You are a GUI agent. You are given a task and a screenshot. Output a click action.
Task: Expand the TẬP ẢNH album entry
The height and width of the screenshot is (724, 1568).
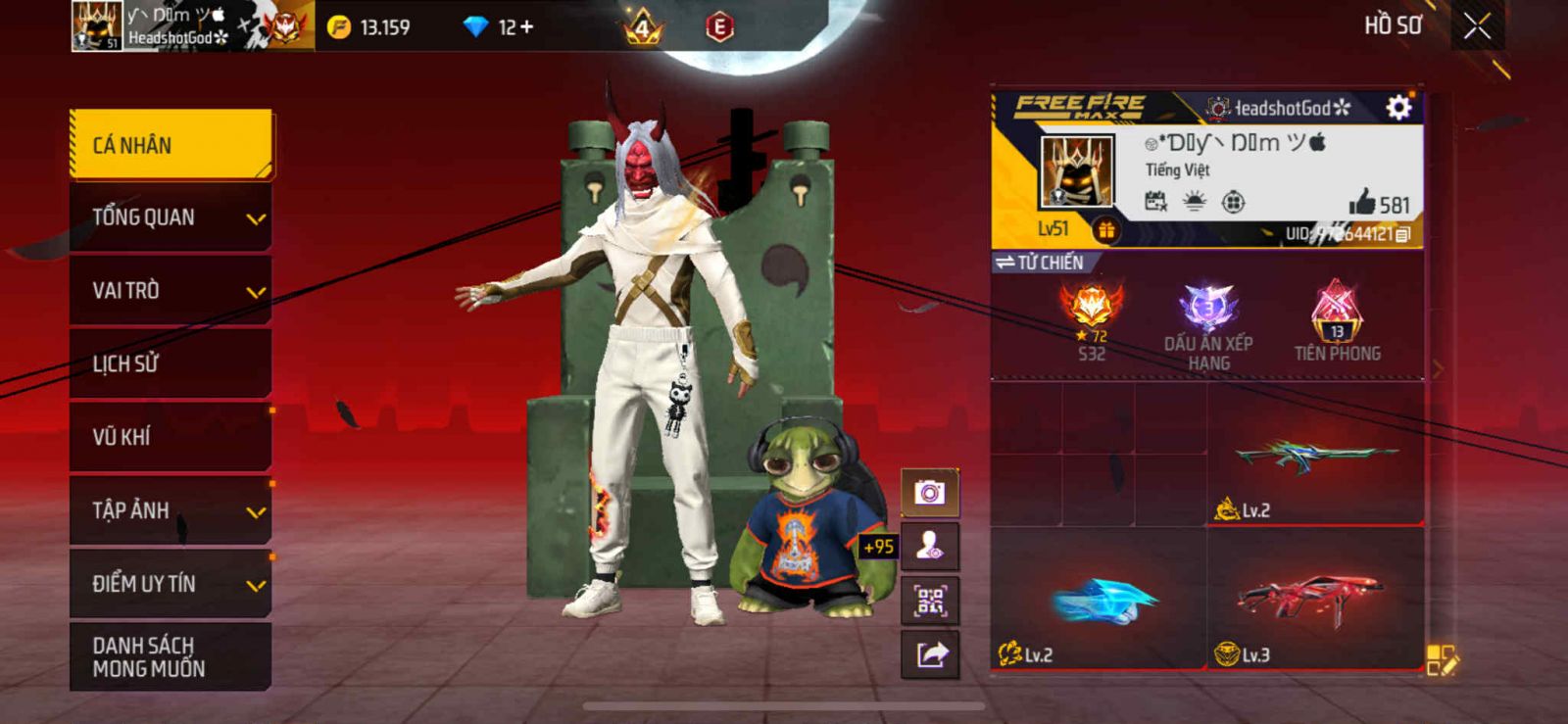point(171,510)
